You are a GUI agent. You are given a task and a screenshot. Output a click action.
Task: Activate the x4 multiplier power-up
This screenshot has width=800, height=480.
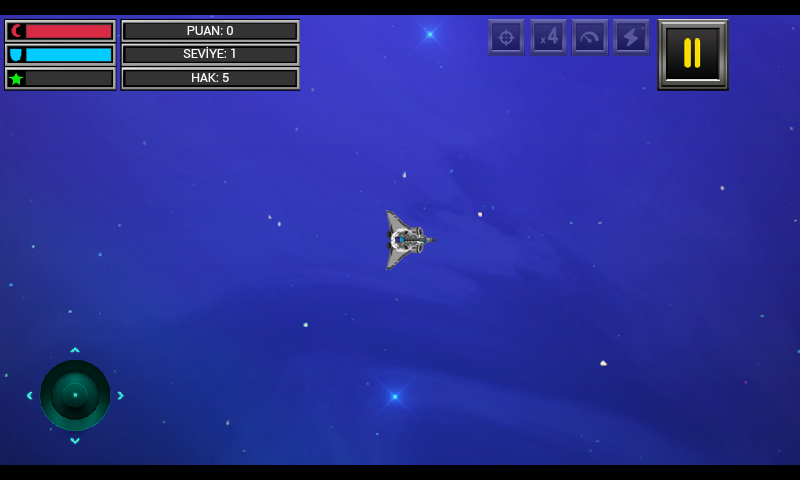pyautogui.click(x=548, y=37)
